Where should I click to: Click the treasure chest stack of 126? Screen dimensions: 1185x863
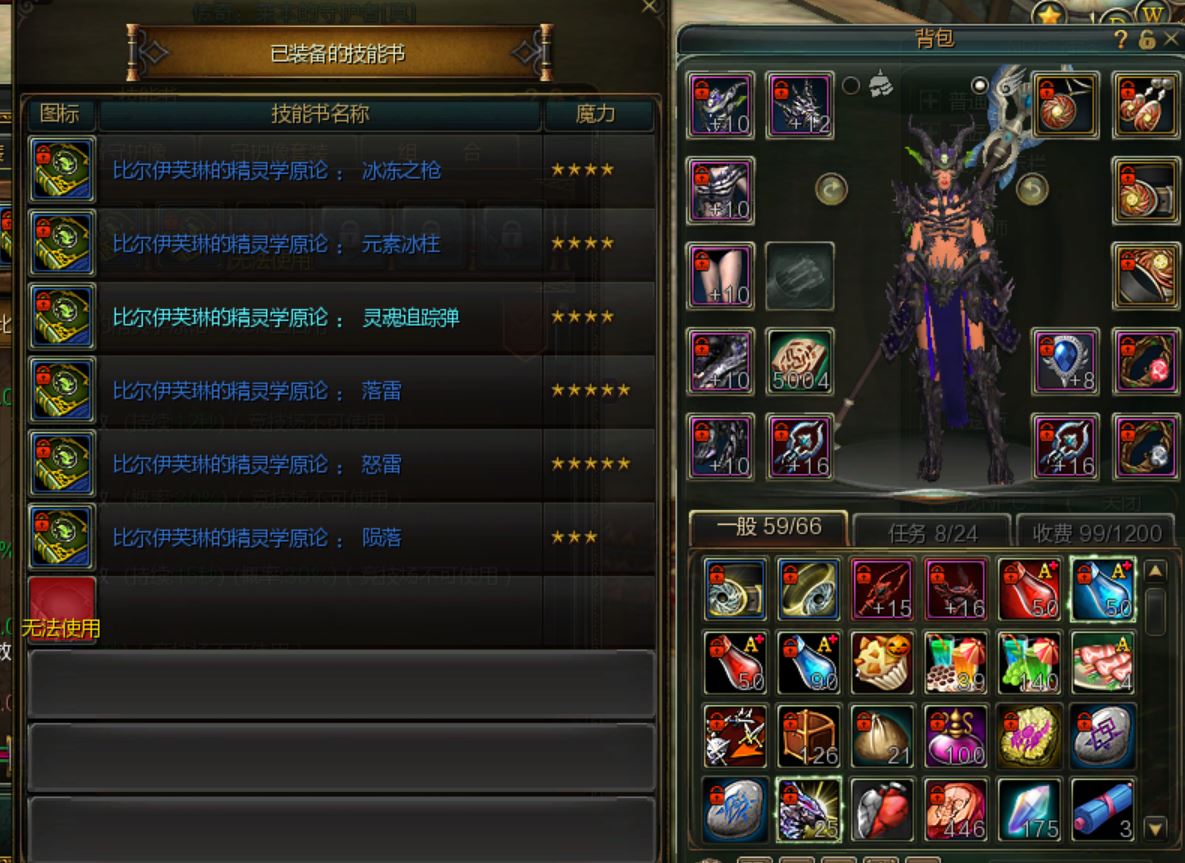[808, 736]
